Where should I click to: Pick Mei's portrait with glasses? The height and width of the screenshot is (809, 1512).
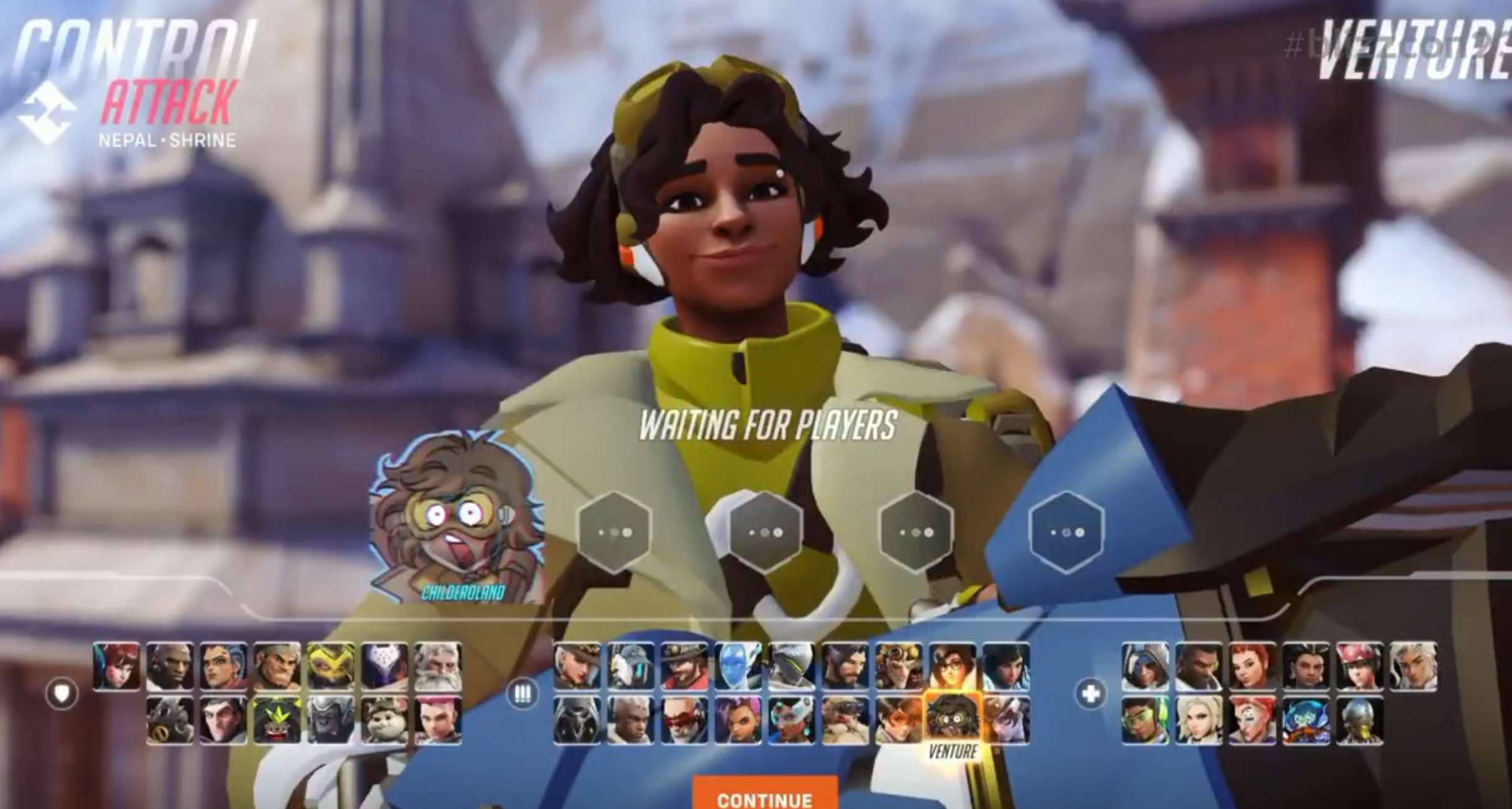click(x=952, y=666)
